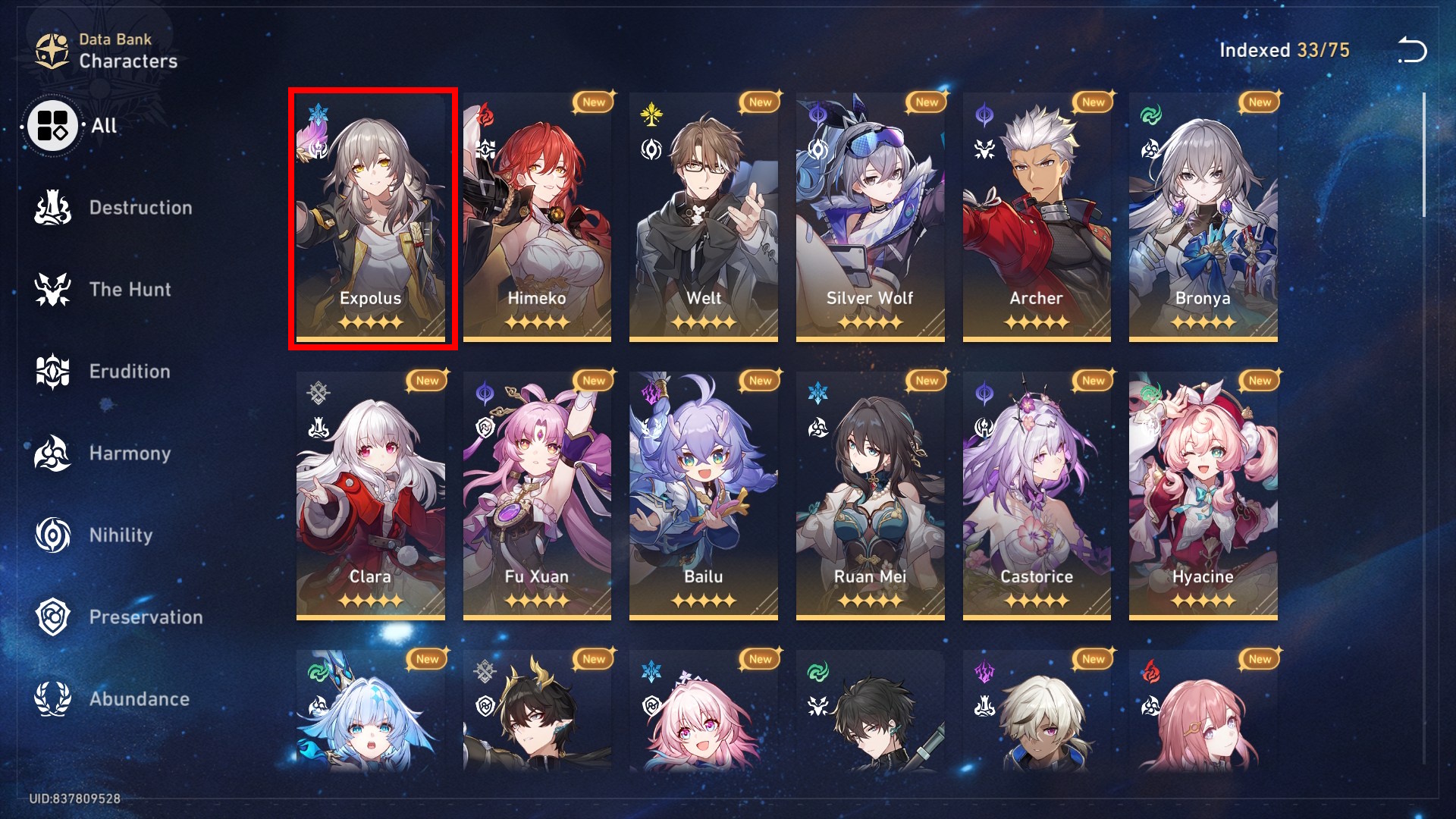
Task: Select the All characters filter
Action: pos(51,126)
